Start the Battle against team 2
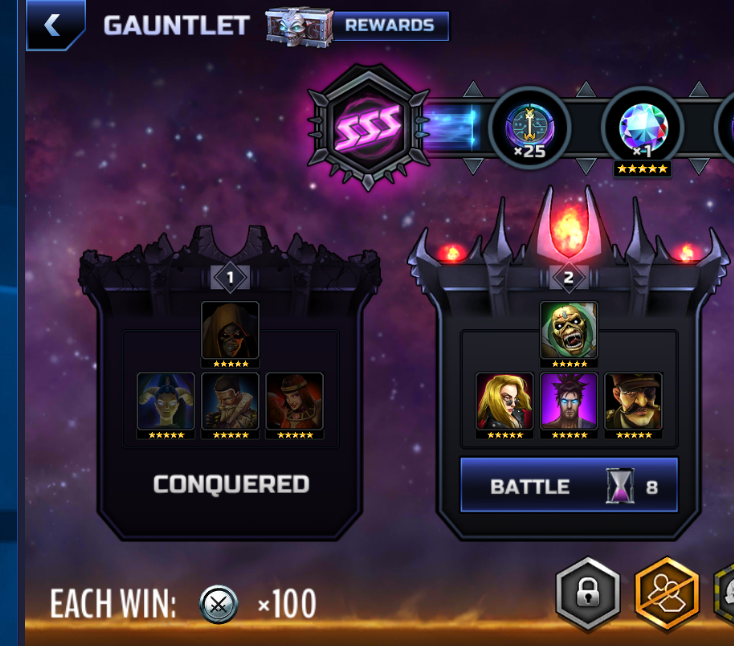 tap(568, 486)
